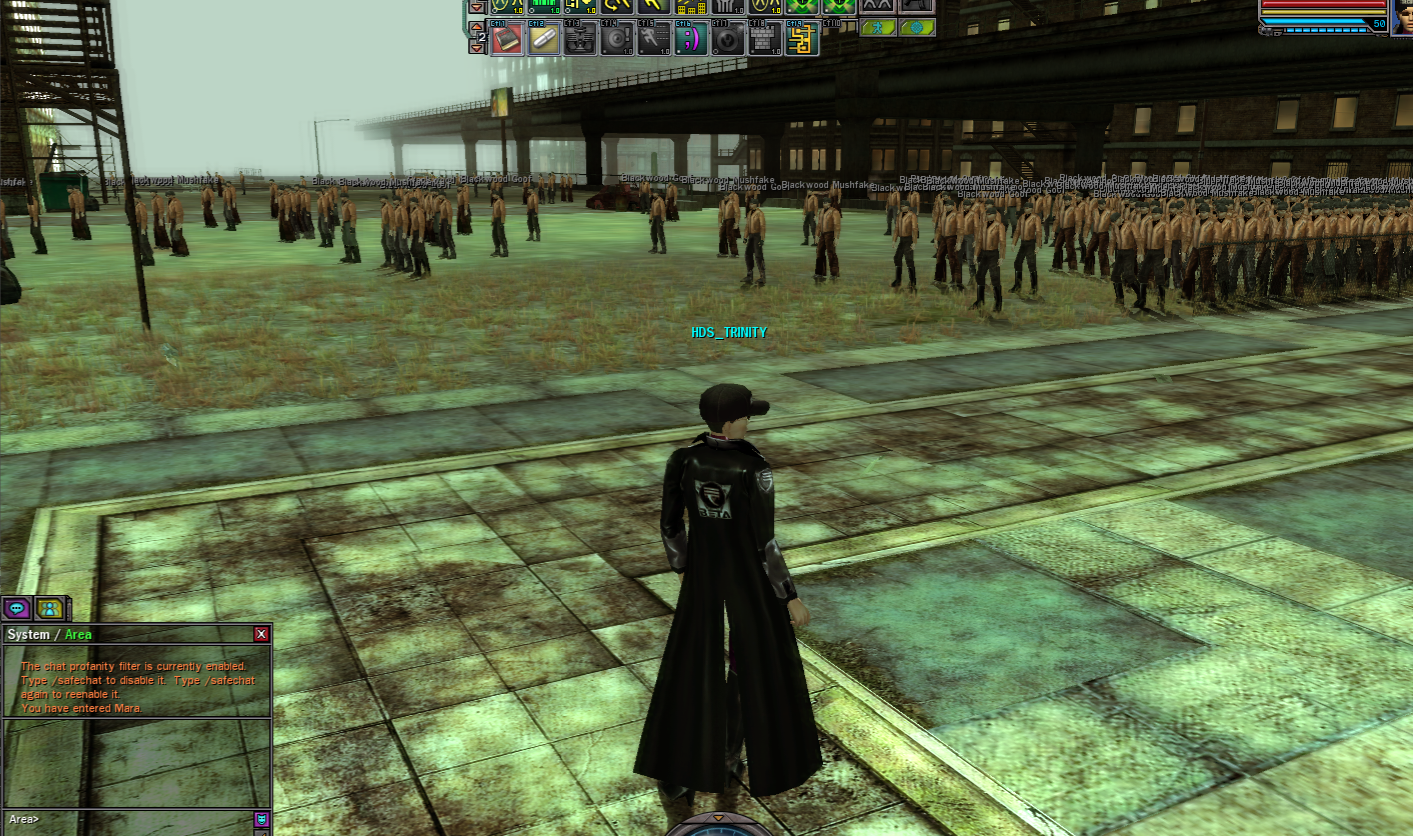Select the speaker with exclamation mark icon

click(614, 39)
